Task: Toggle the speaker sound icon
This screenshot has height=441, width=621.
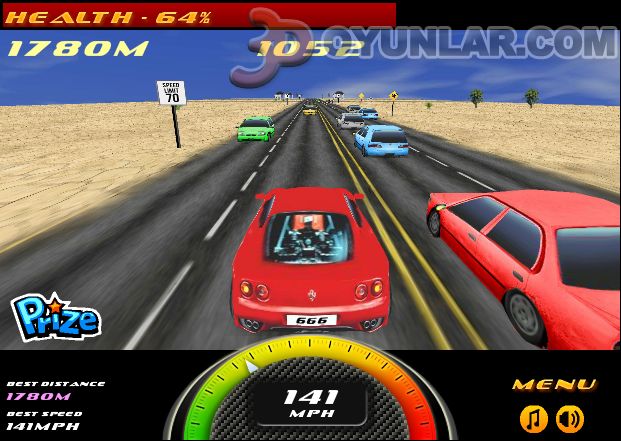Action: 570,418
